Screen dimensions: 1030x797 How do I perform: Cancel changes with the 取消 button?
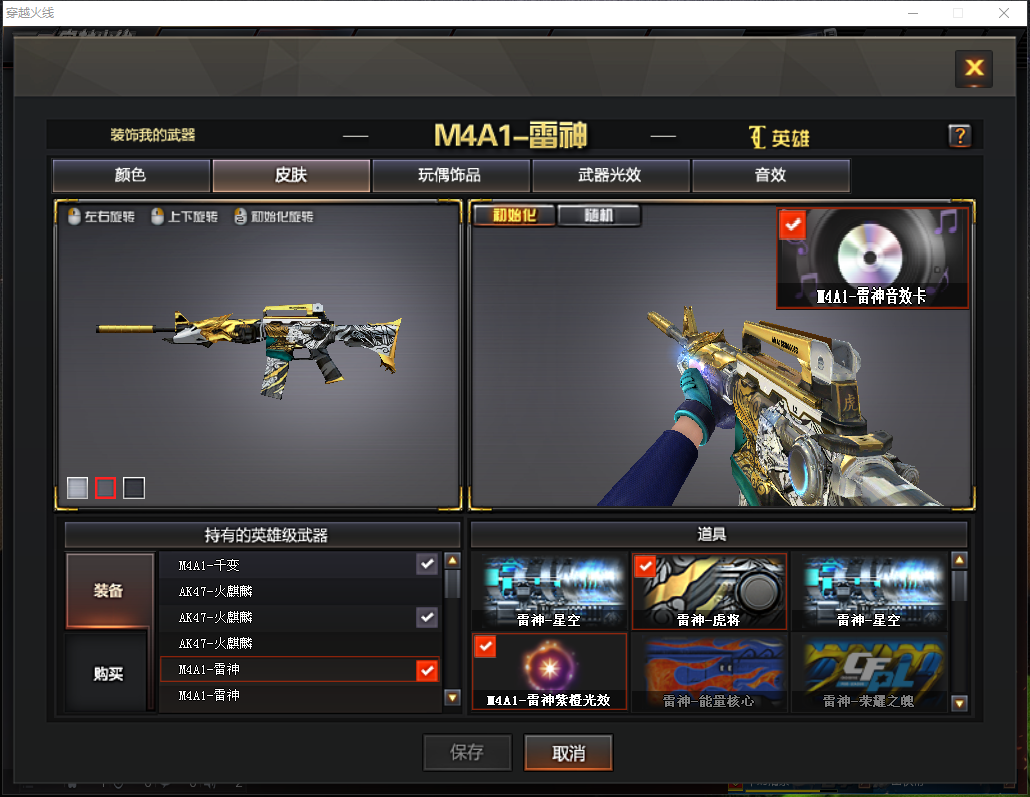click(x=568, y=753)
